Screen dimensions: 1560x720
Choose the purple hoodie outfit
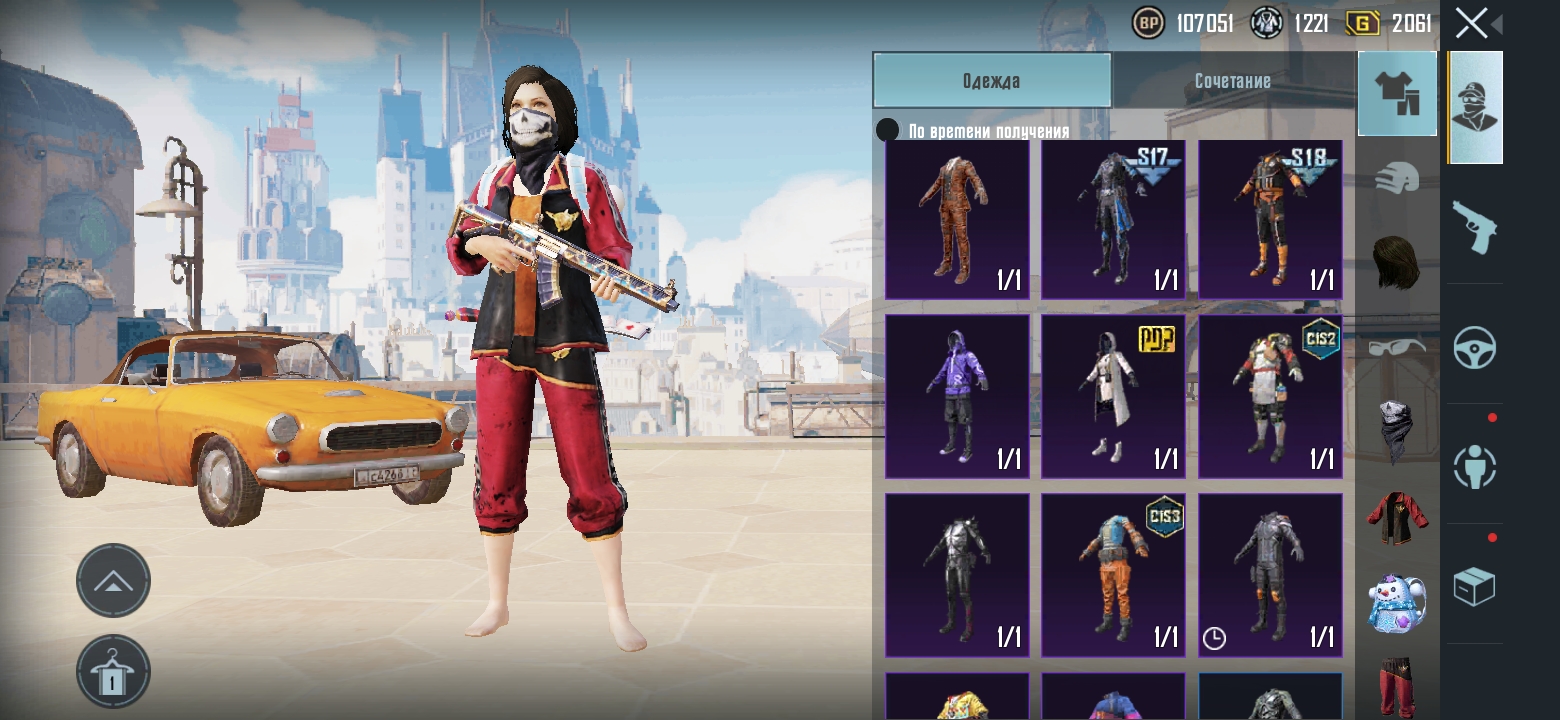click(957, 396)
